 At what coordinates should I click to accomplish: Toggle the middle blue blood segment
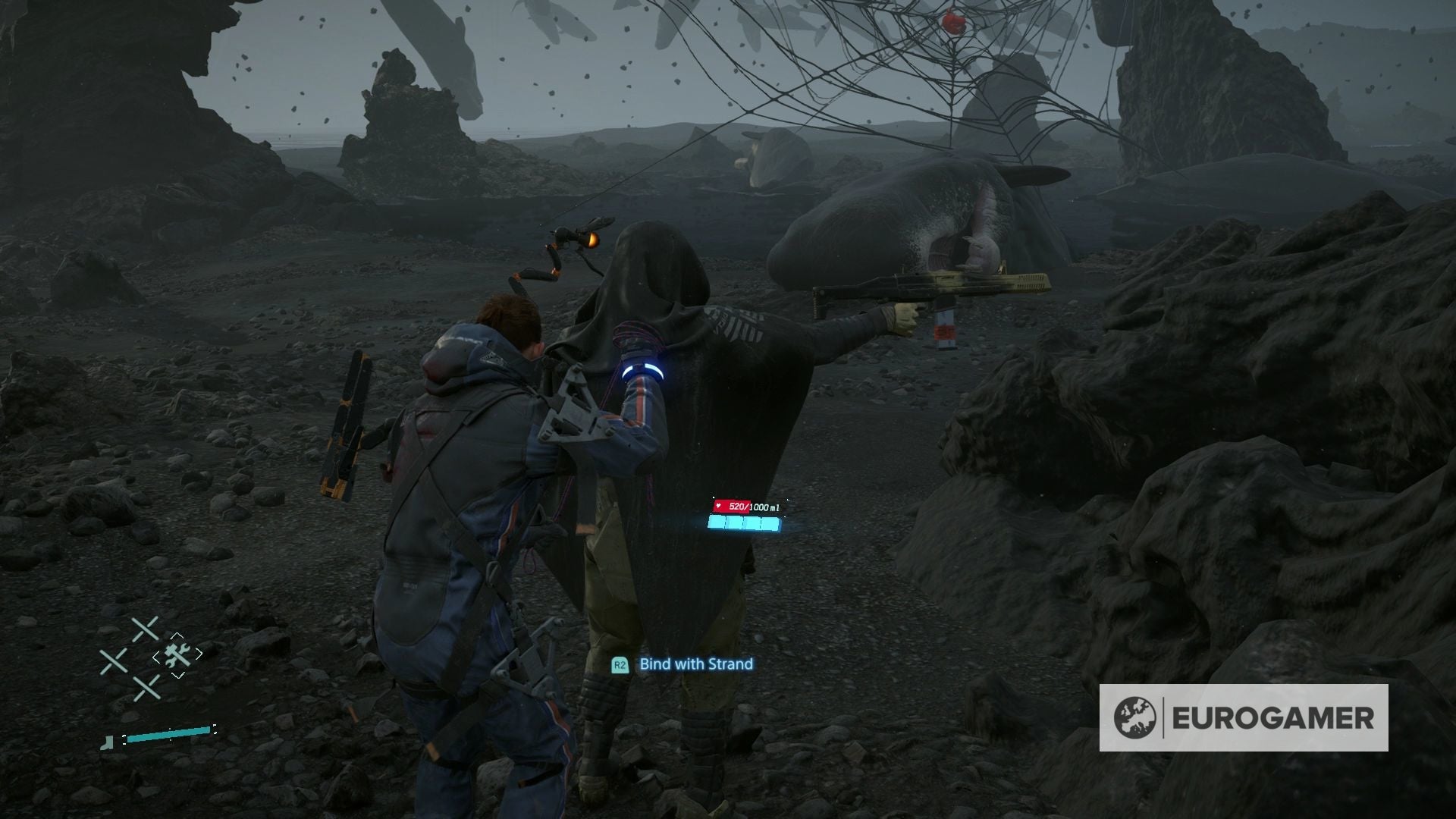click(744, 523)
